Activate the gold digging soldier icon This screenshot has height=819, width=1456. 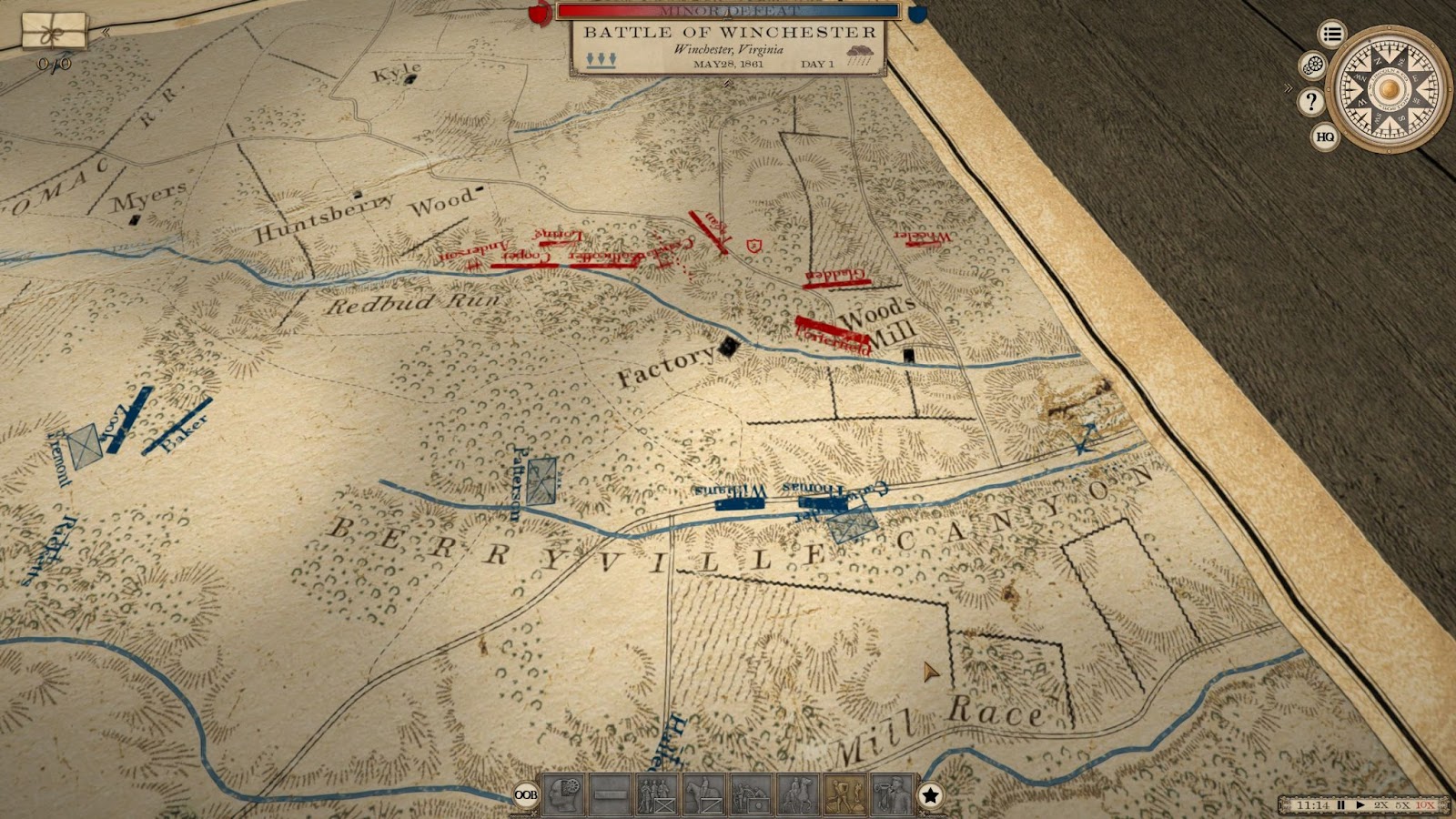(x=844, y=794)
